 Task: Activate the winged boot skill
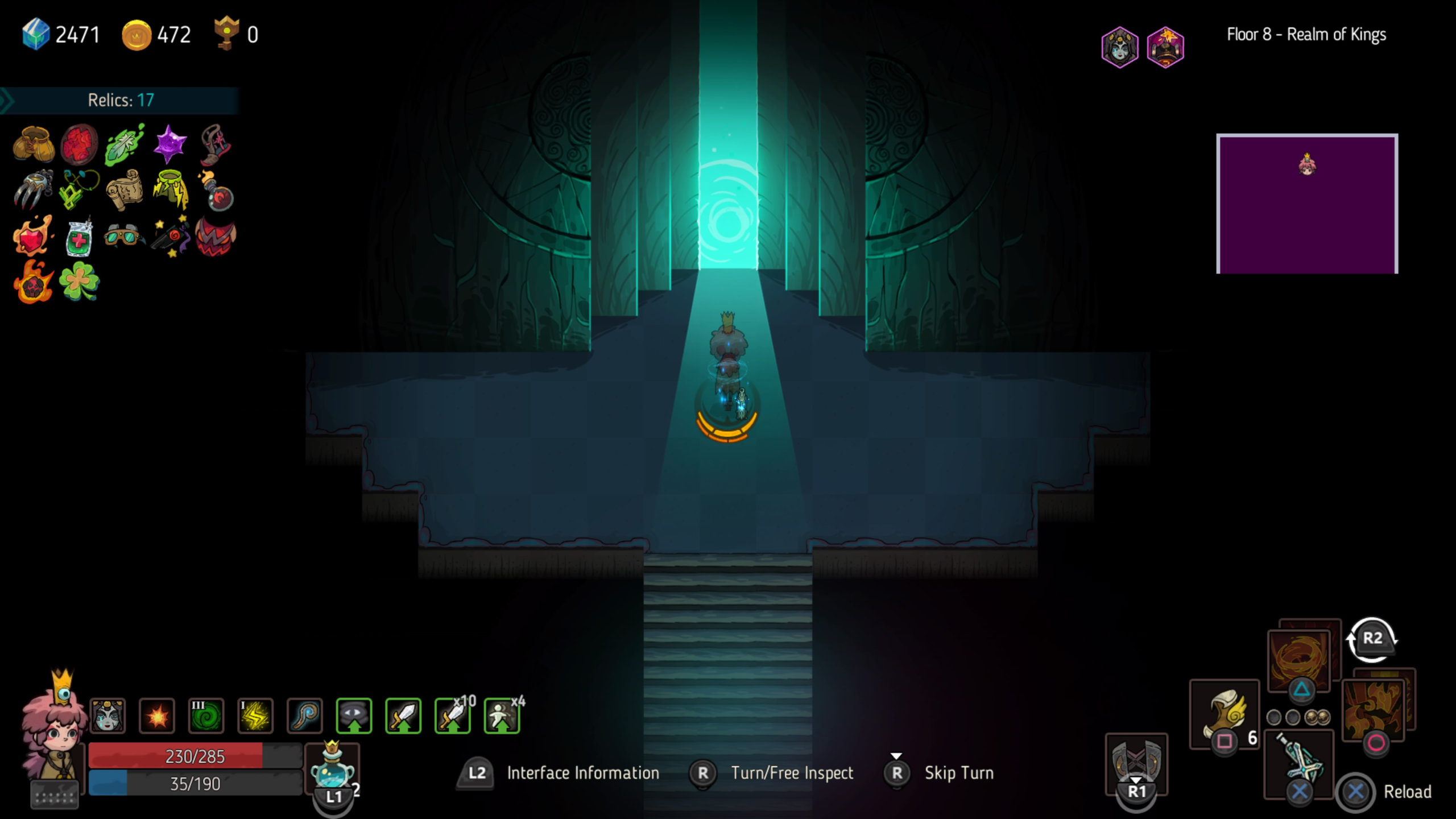click(1224, 714)
